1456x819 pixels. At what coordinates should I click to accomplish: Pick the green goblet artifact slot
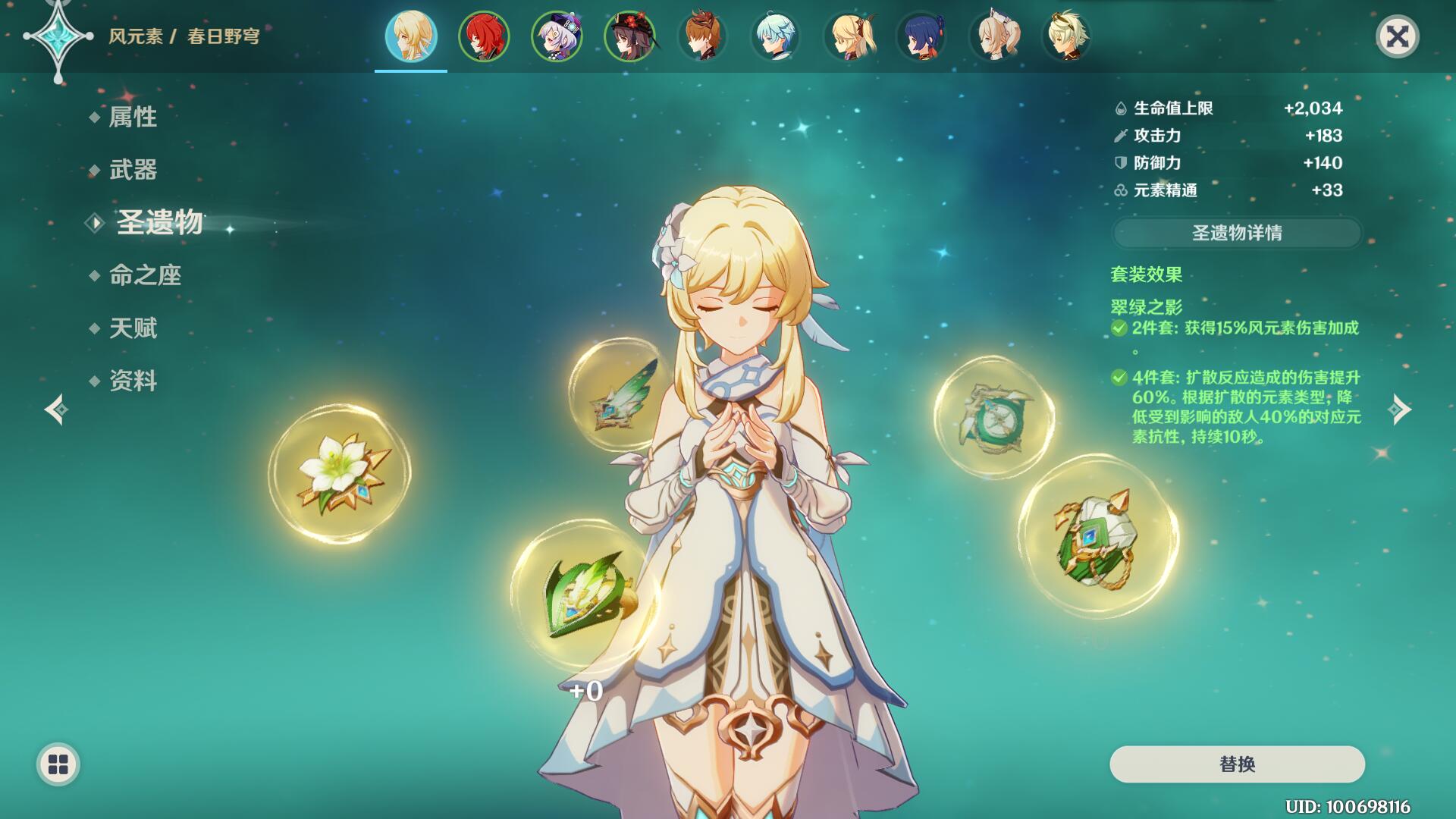[1097, 535]
